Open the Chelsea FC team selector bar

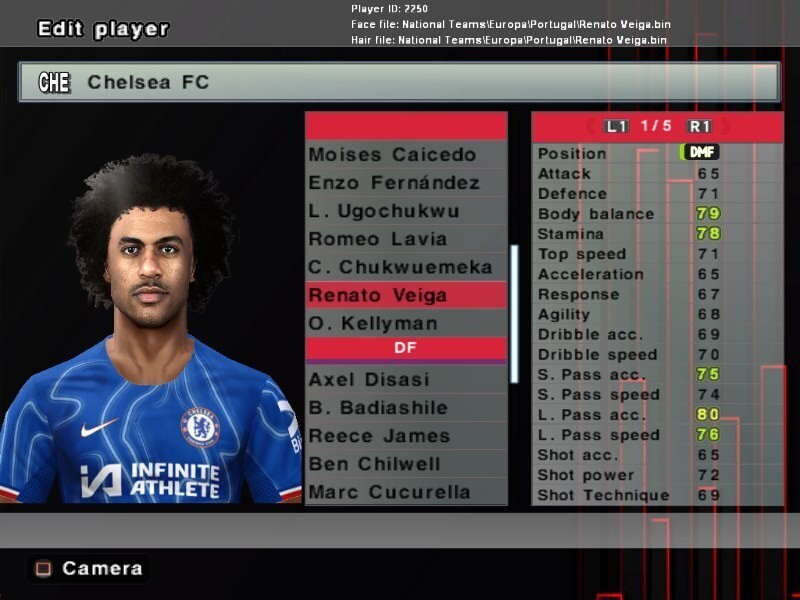coord(399,82)
